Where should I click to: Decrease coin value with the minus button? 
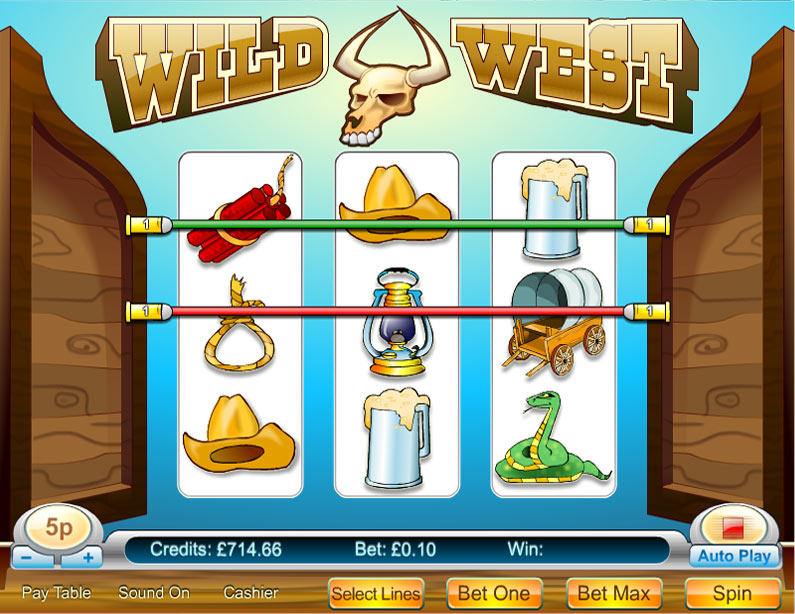pyautogui.click(x=29, y=558)
